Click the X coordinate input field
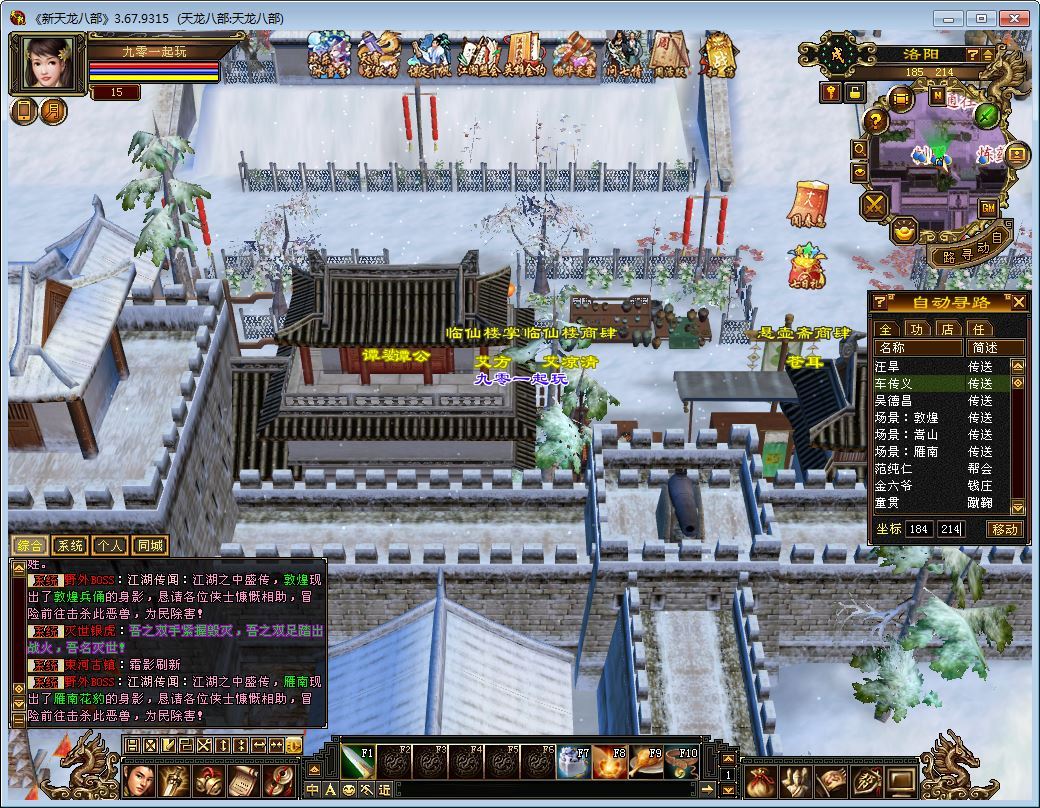The image size is (1040, 808). coord(919,529)
